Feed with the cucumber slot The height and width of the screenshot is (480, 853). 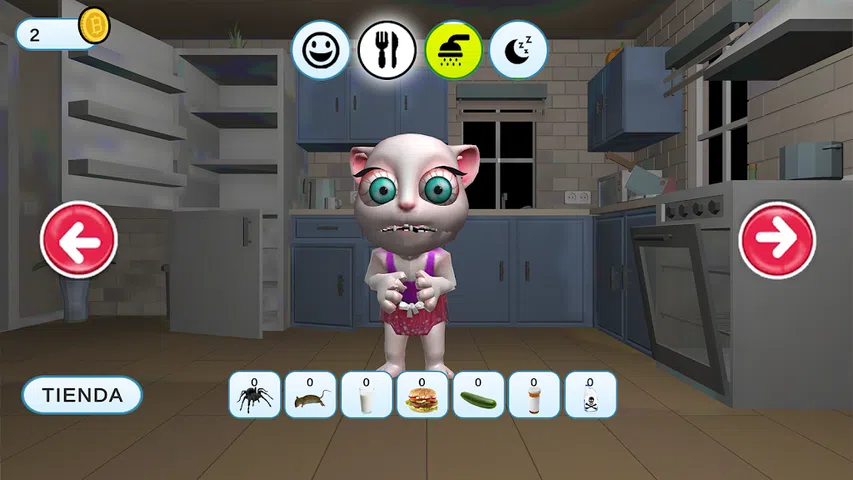click(478, 395)
